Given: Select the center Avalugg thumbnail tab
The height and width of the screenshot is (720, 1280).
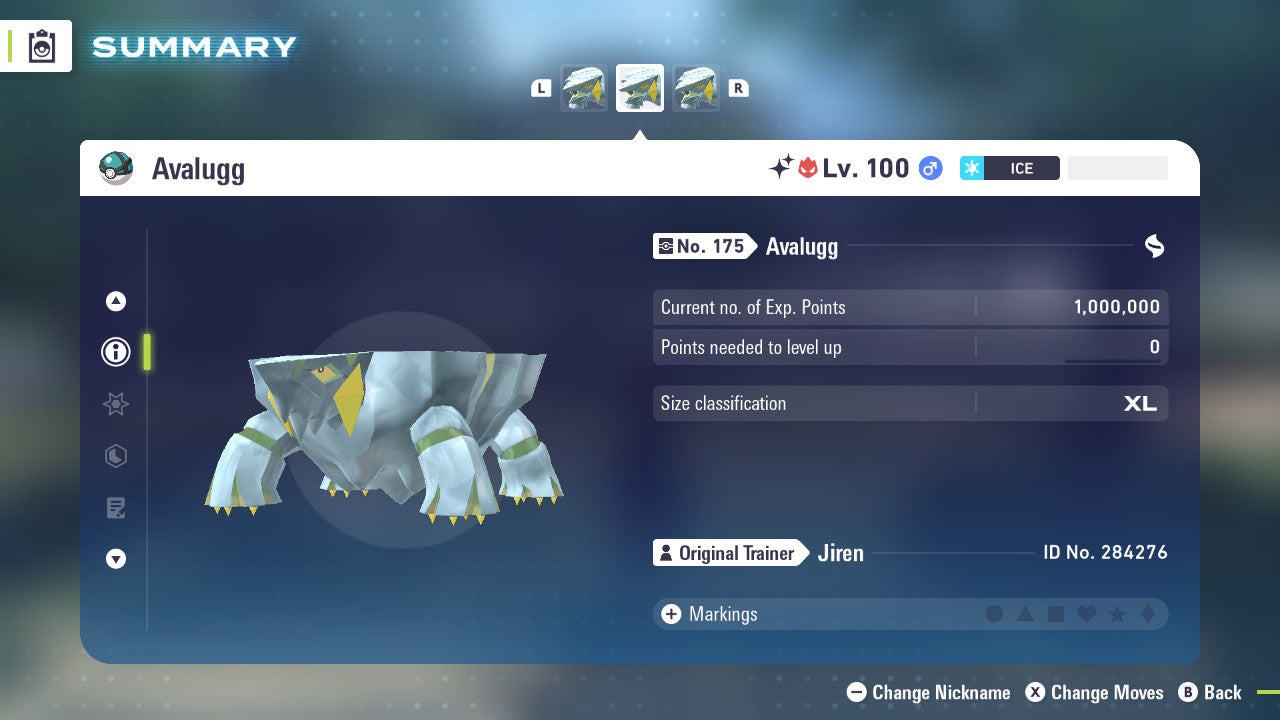Looking at the screenshot, I should tap(639, 87).
